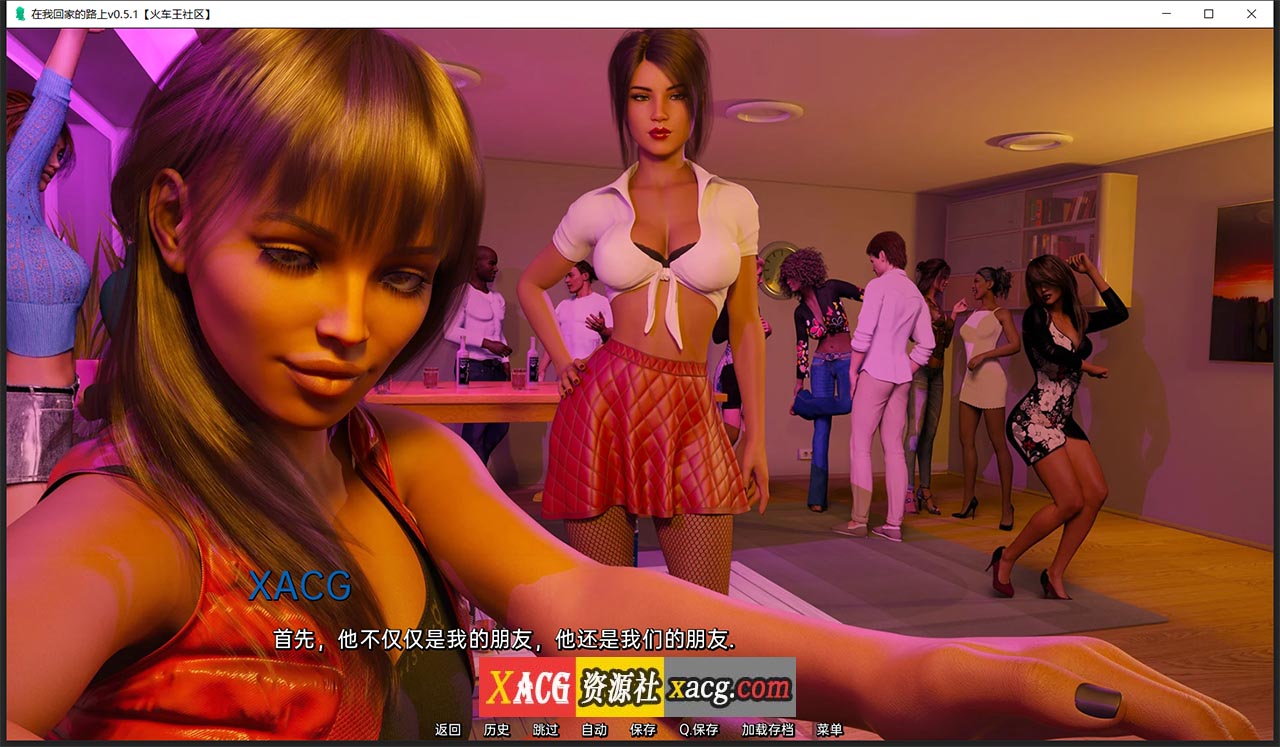Click the 返回 button to go back
The image size is (1280, 747).
446,730
